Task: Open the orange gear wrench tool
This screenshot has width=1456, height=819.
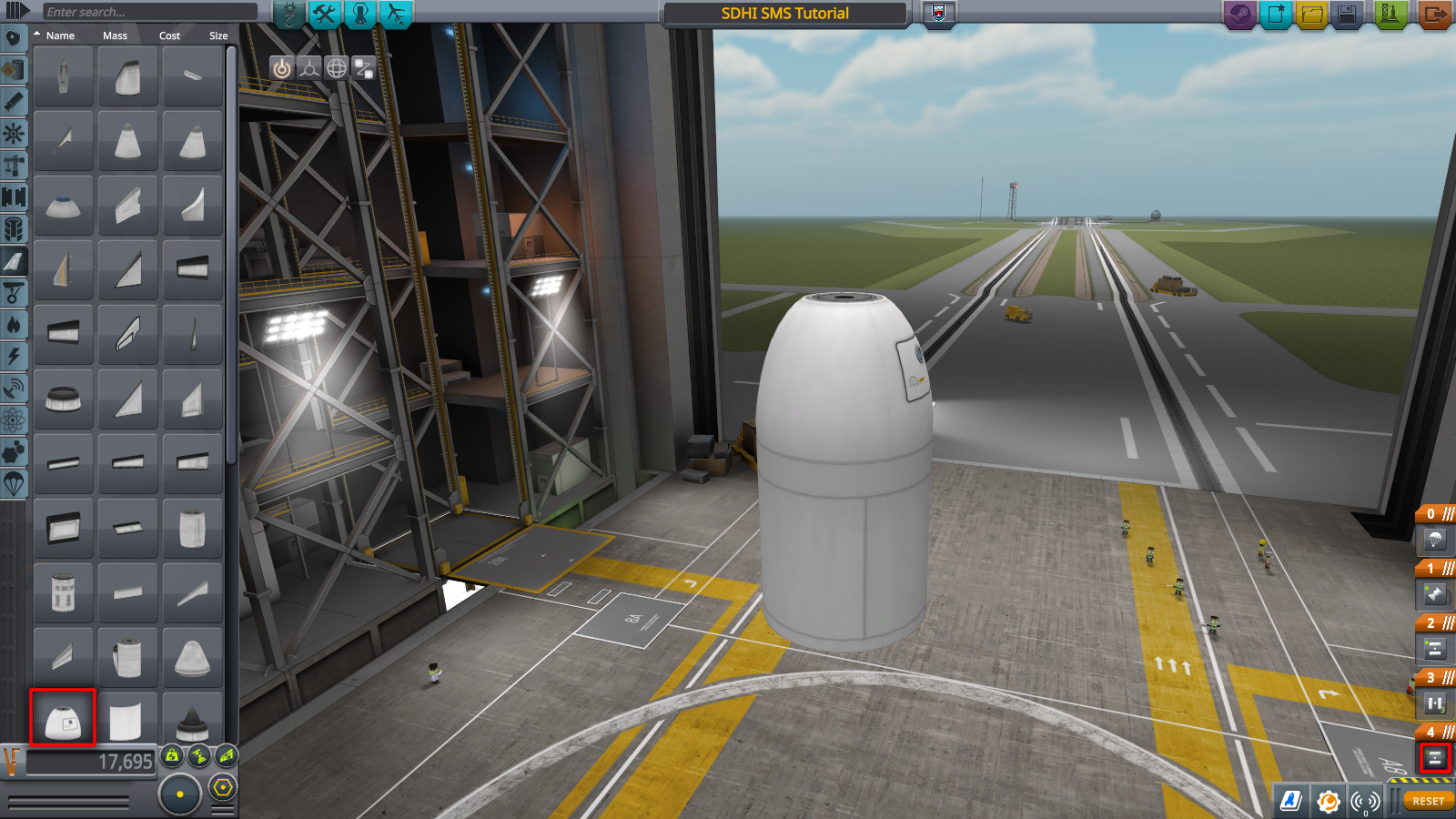Action: pyautogui.click(x=1328, y=801)
